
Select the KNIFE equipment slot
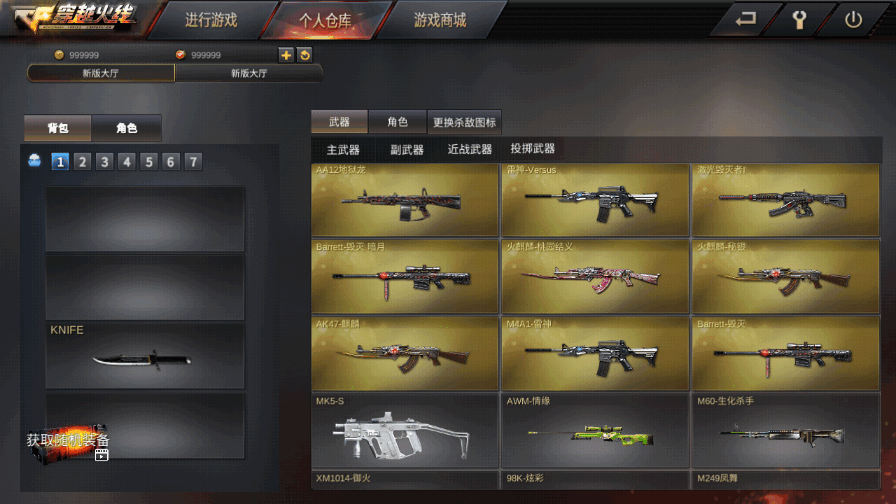pyautogui.click(x=145, y=355)
